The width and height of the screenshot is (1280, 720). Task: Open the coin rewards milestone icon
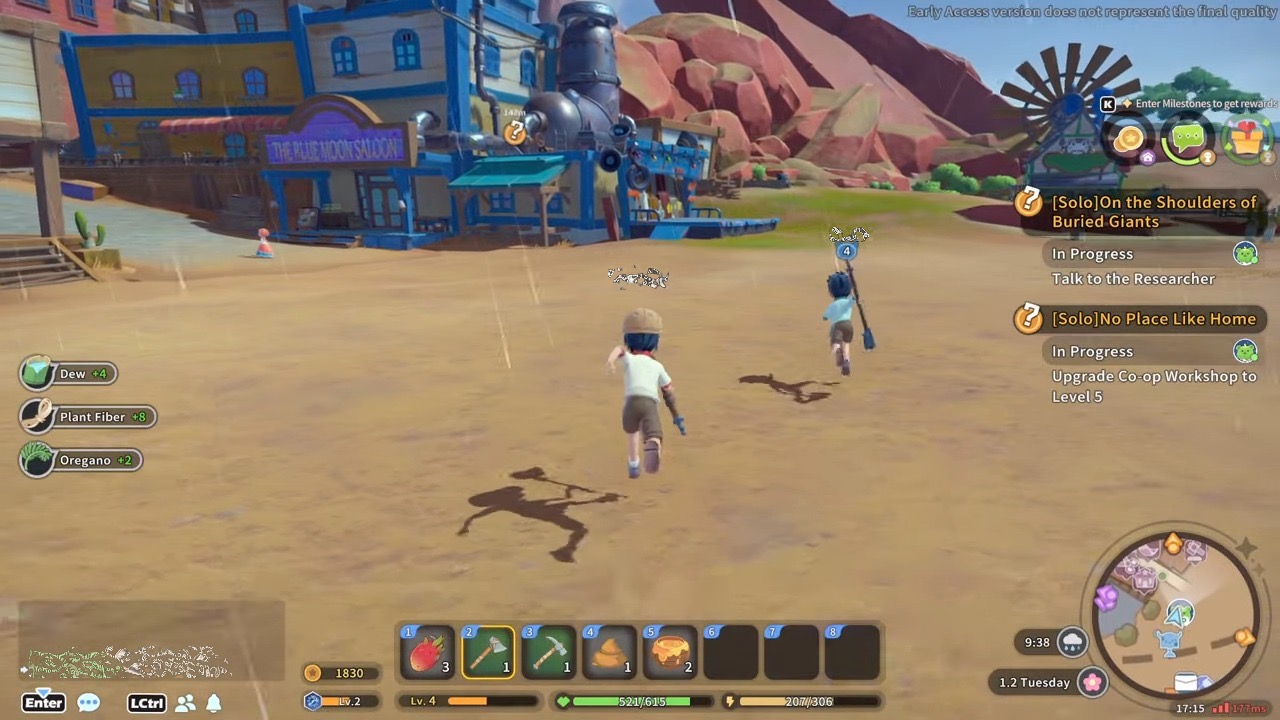point(1128,139)
